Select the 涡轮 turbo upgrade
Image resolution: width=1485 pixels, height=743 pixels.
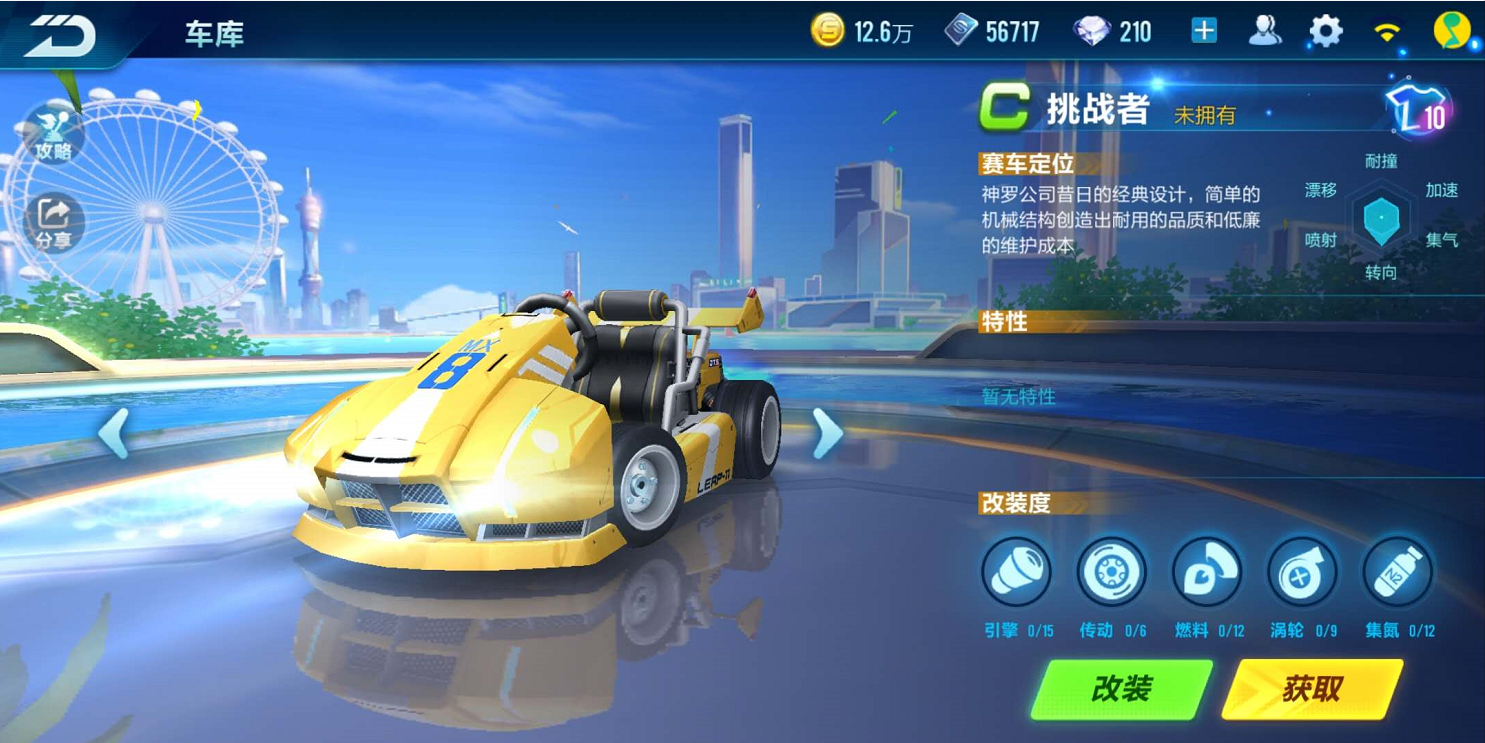click(1301, 573)
